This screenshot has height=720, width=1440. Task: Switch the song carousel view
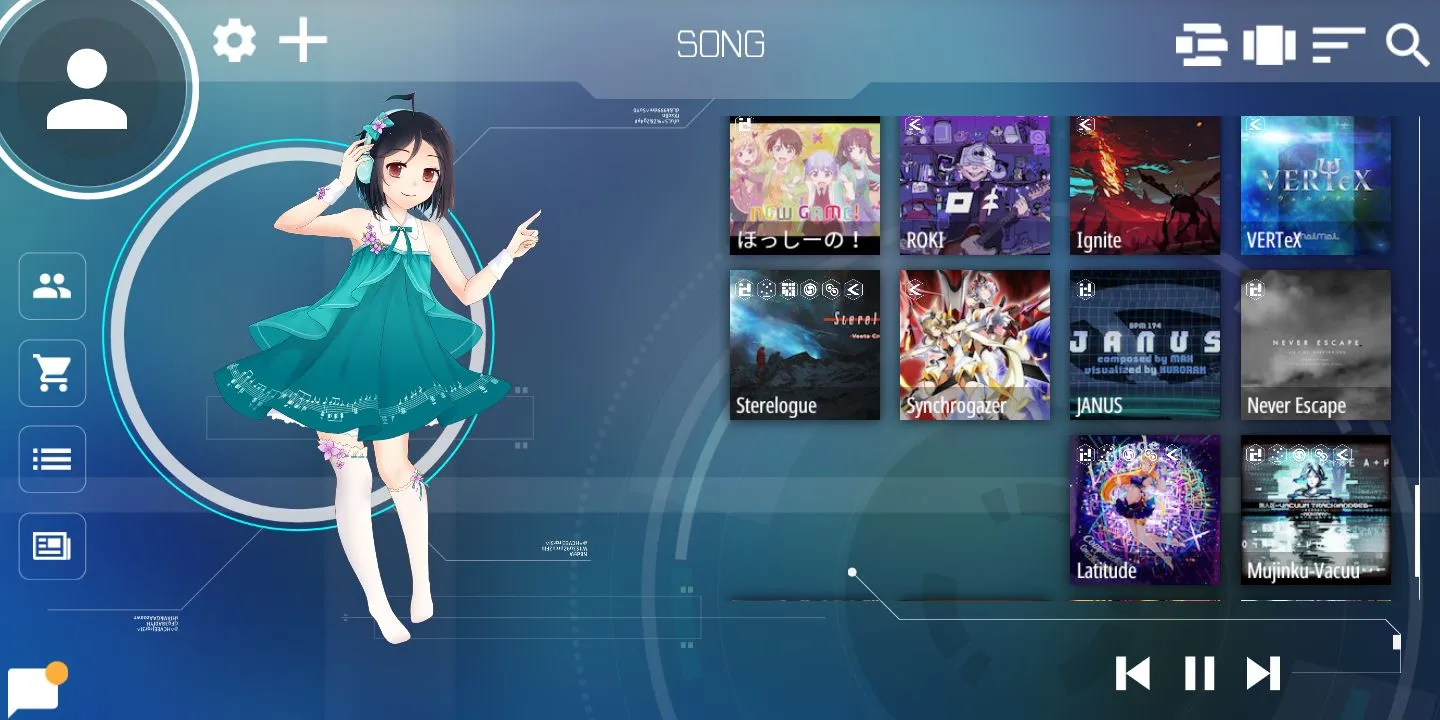point(1269,46)
